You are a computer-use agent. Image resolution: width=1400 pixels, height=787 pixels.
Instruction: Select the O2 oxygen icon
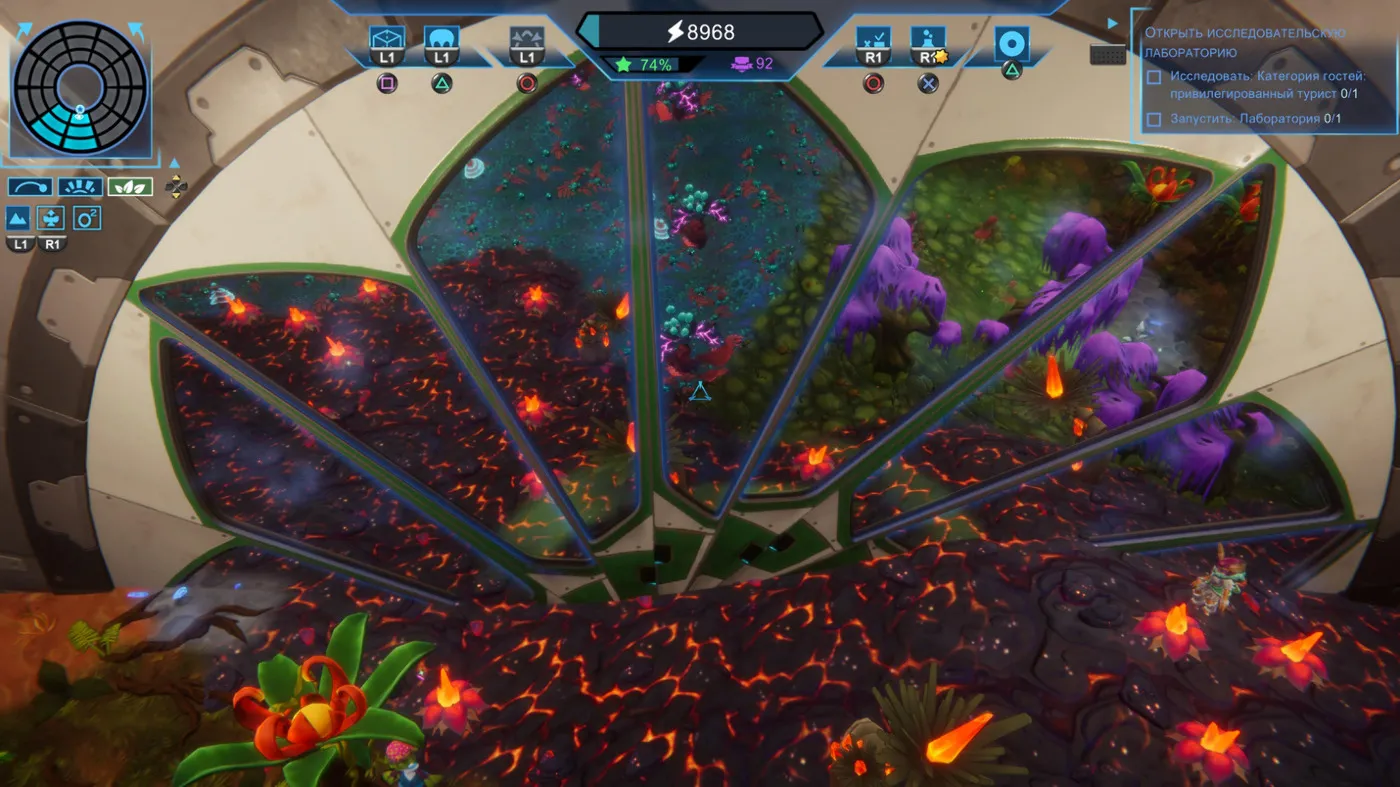click(x=86, y=218)
